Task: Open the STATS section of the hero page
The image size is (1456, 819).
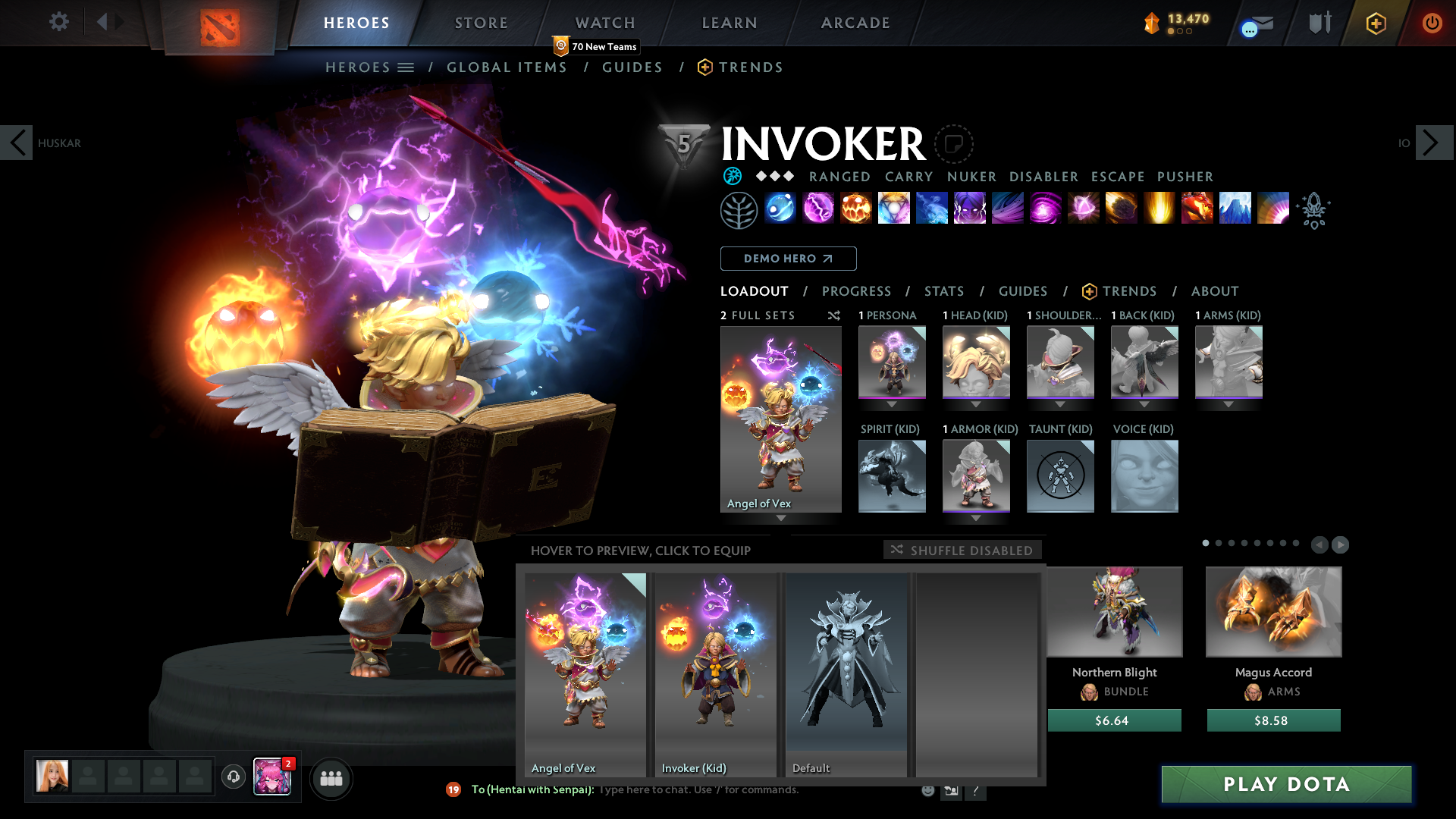Action: coord(943,290)
